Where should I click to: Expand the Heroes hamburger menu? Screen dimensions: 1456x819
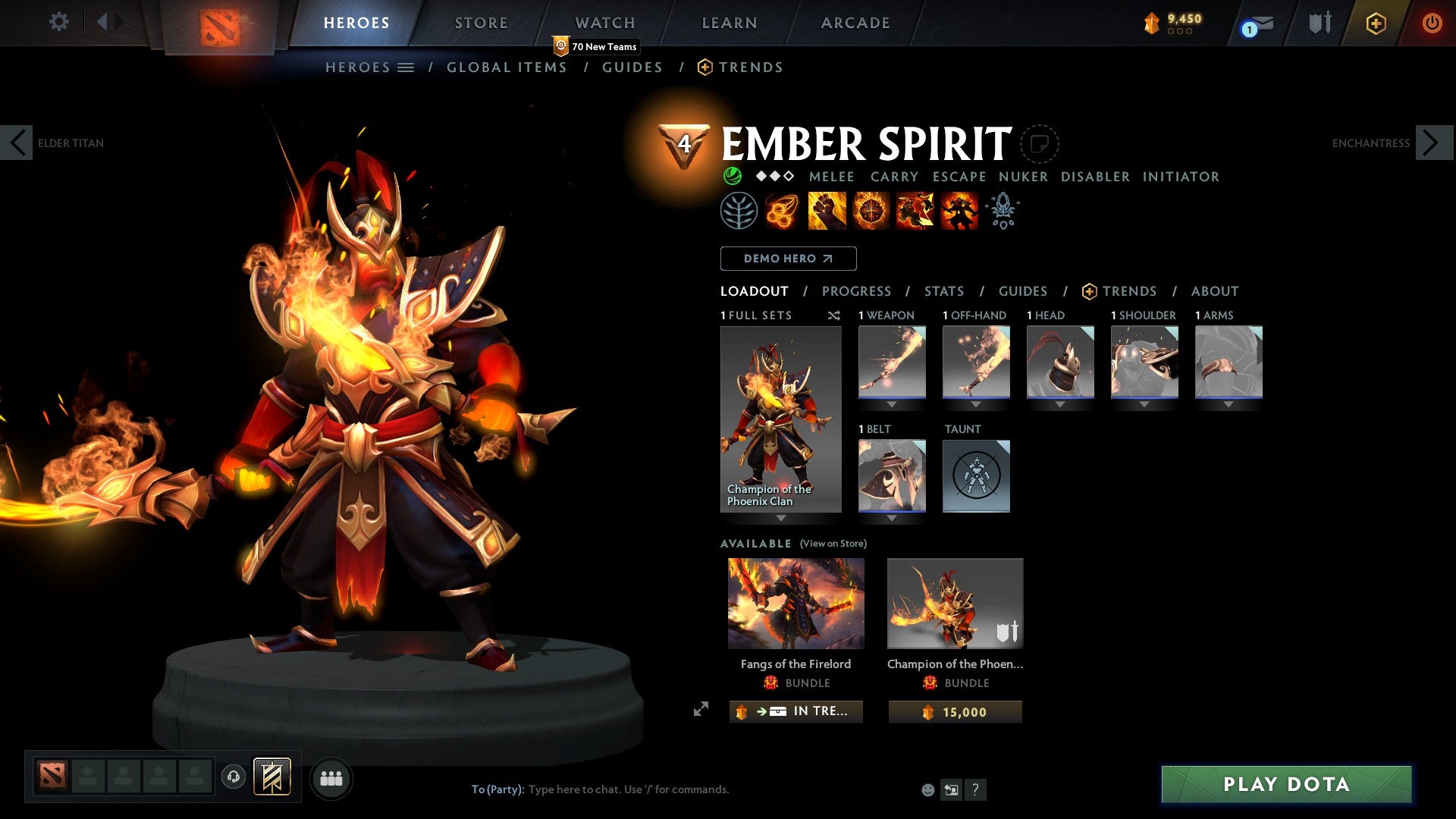click(x=407, y=67)
